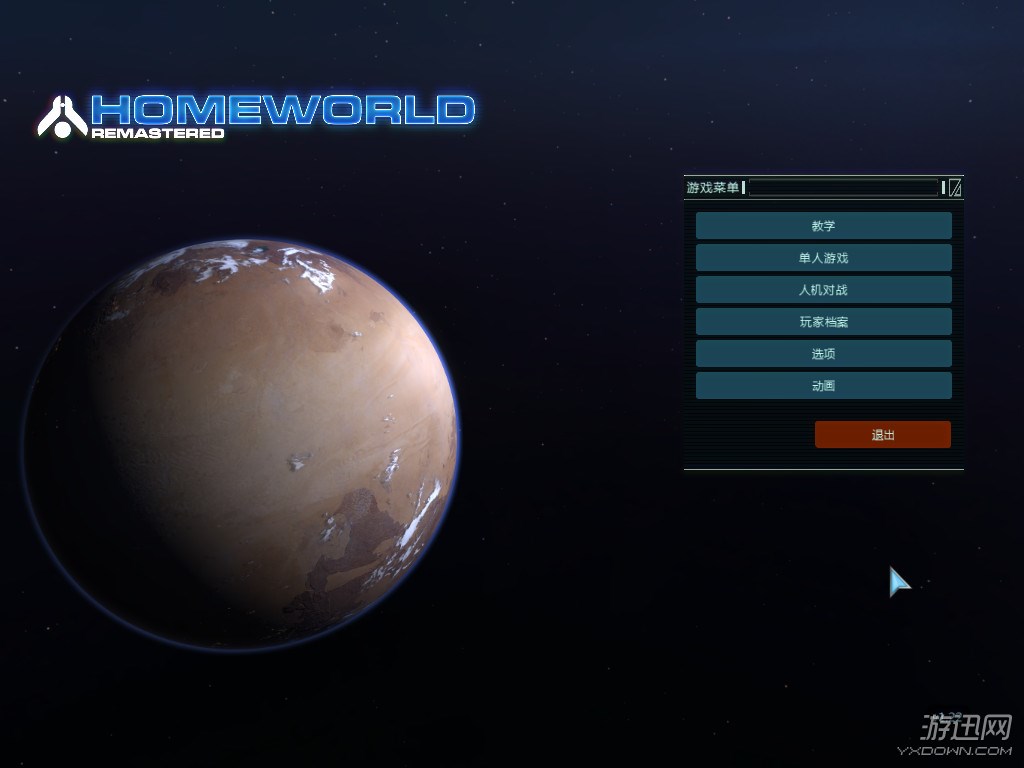Choose 人机对战 skirmish mode
The width and height of the screenshot is (1024, 768).
tap(823, 290)
